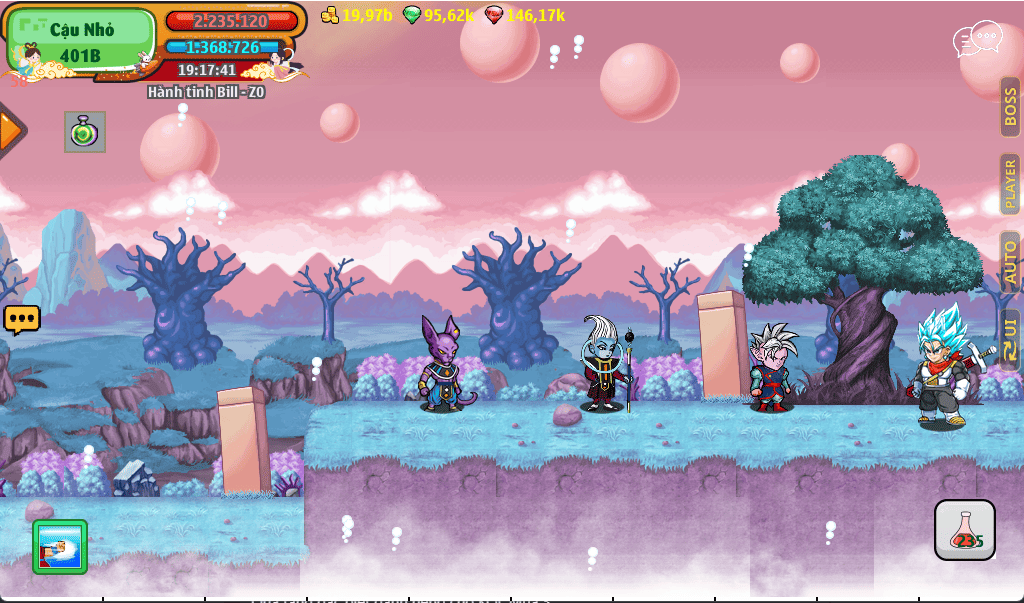Toggle the UI switch tab

click(x=1010, y=338)
